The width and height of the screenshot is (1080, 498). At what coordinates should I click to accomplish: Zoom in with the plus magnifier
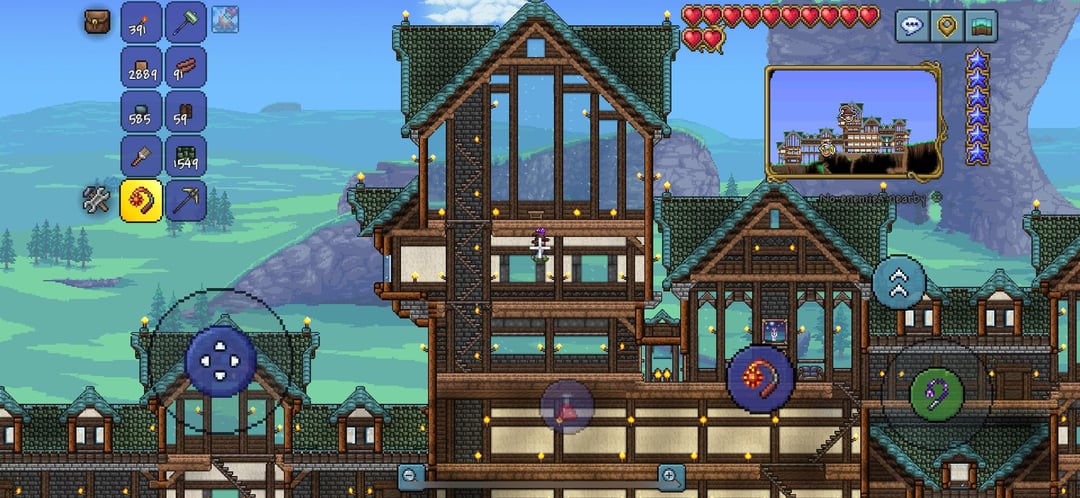671,476
